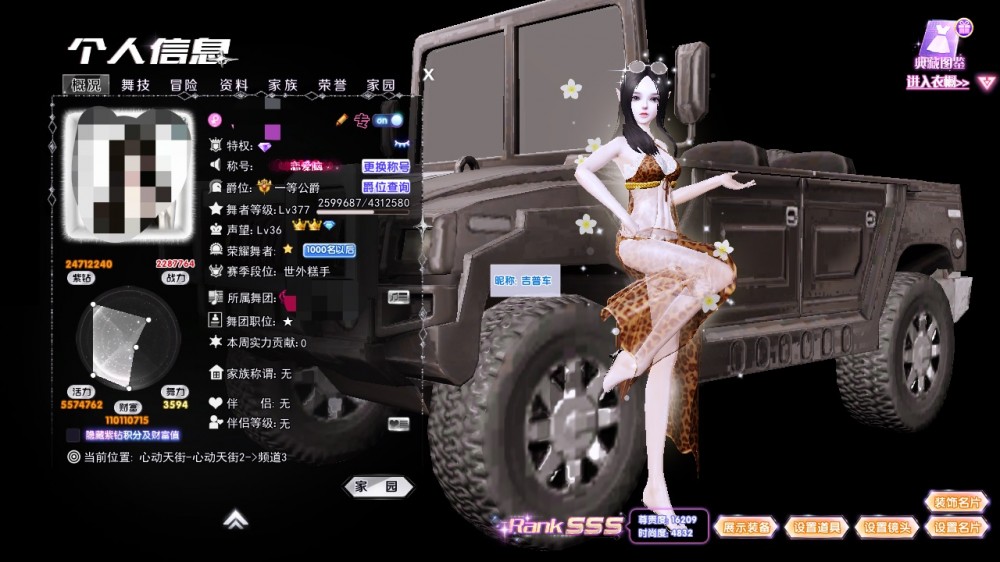1000x562 pixels.
Task: Tick the 隐藏紫钻积分及财富值 checkbox
Action: (x=74, y=436)
